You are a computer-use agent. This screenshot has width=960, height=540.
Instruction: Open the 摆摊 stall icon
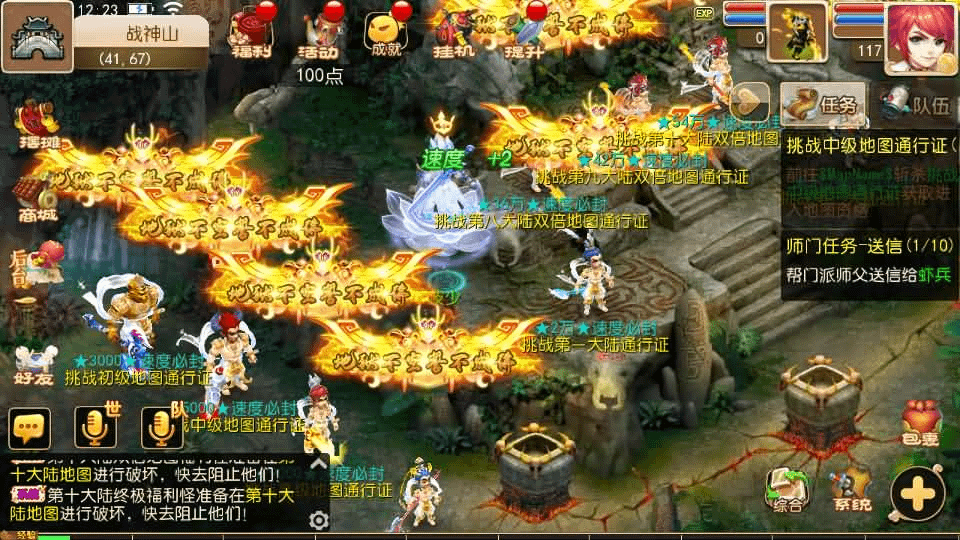point(37,124)
